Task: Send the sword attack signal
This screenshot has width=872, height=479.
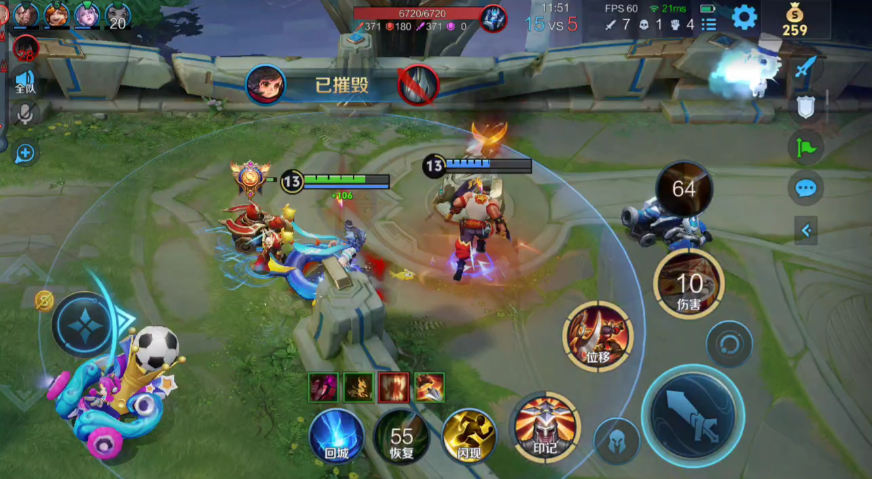Action: 806,68
